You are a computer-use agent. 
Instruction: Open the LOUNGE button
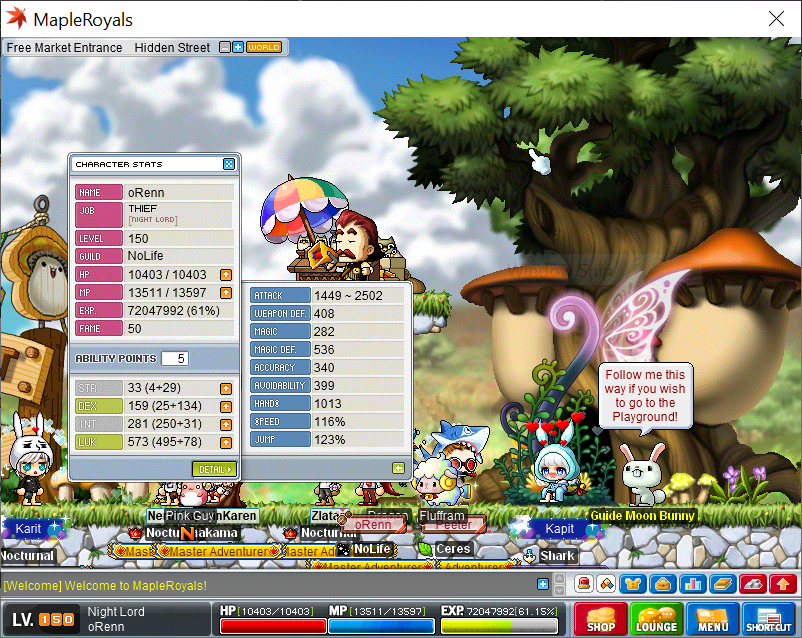[656, 619]
